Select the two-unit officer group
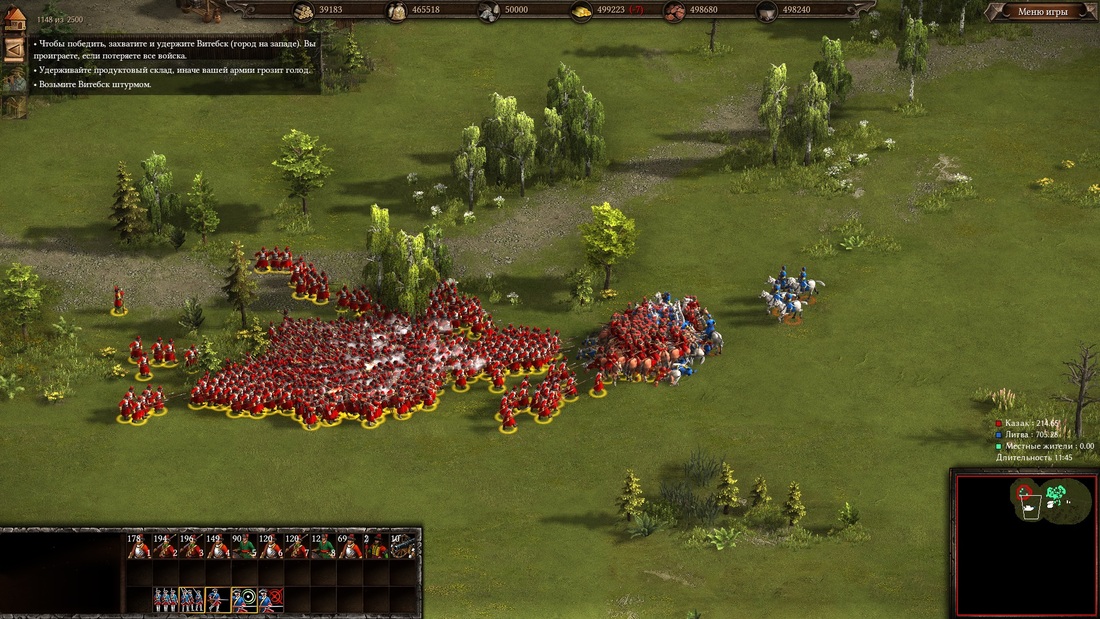Viewport: 1100px width, 619px height. 376,546
